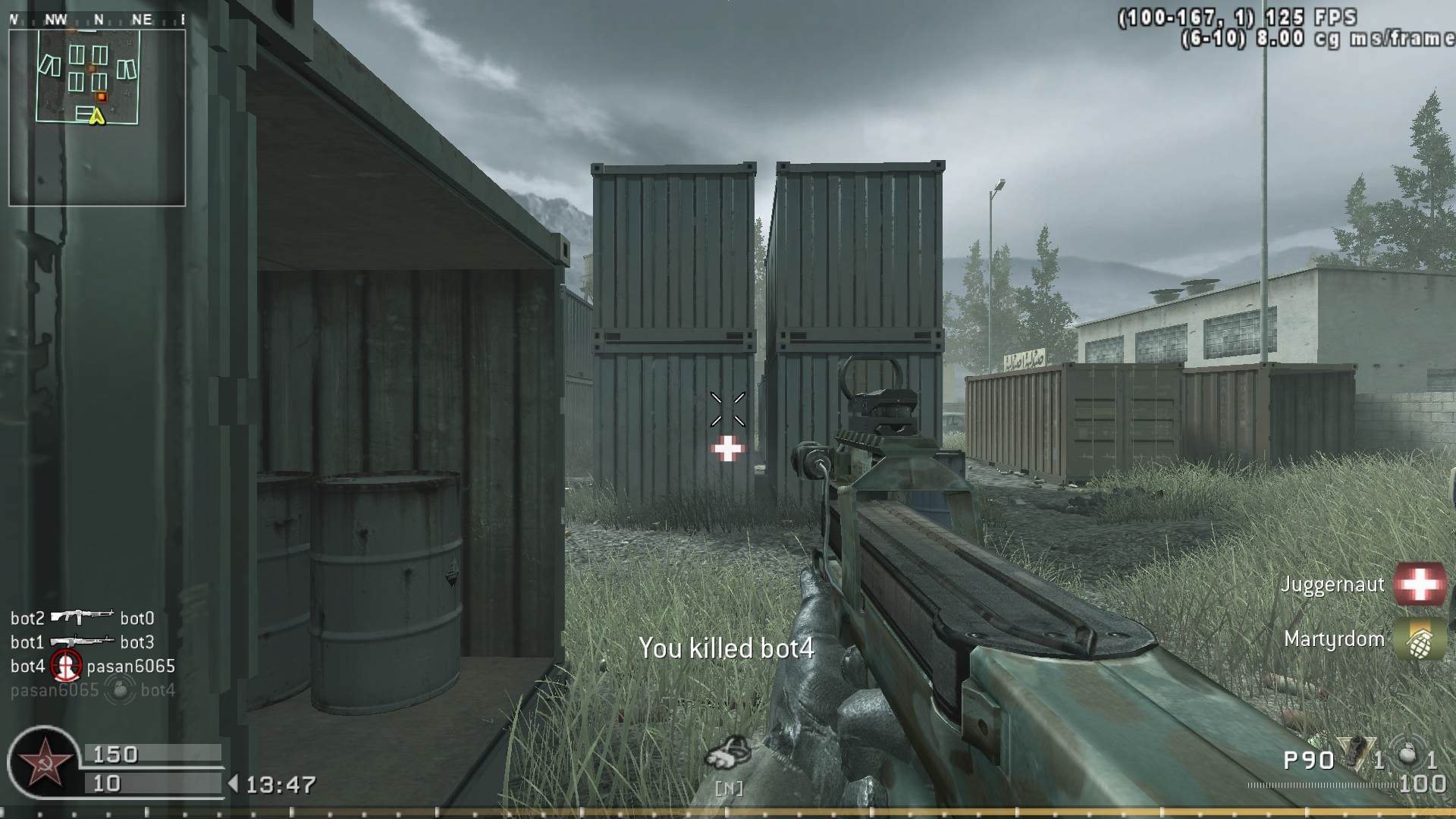Click the Juggernaut perk cross icon
This screenshot has height=819, width=1456.
tap(1419, 584)
